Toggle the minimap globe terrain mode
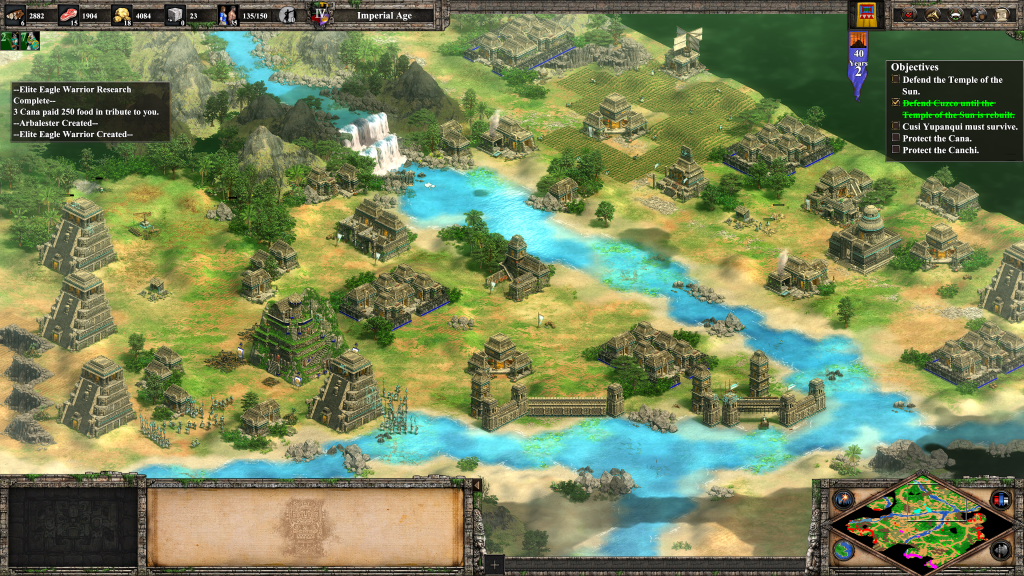Screen dimensions: 1024x576 (x=845, y=549)
